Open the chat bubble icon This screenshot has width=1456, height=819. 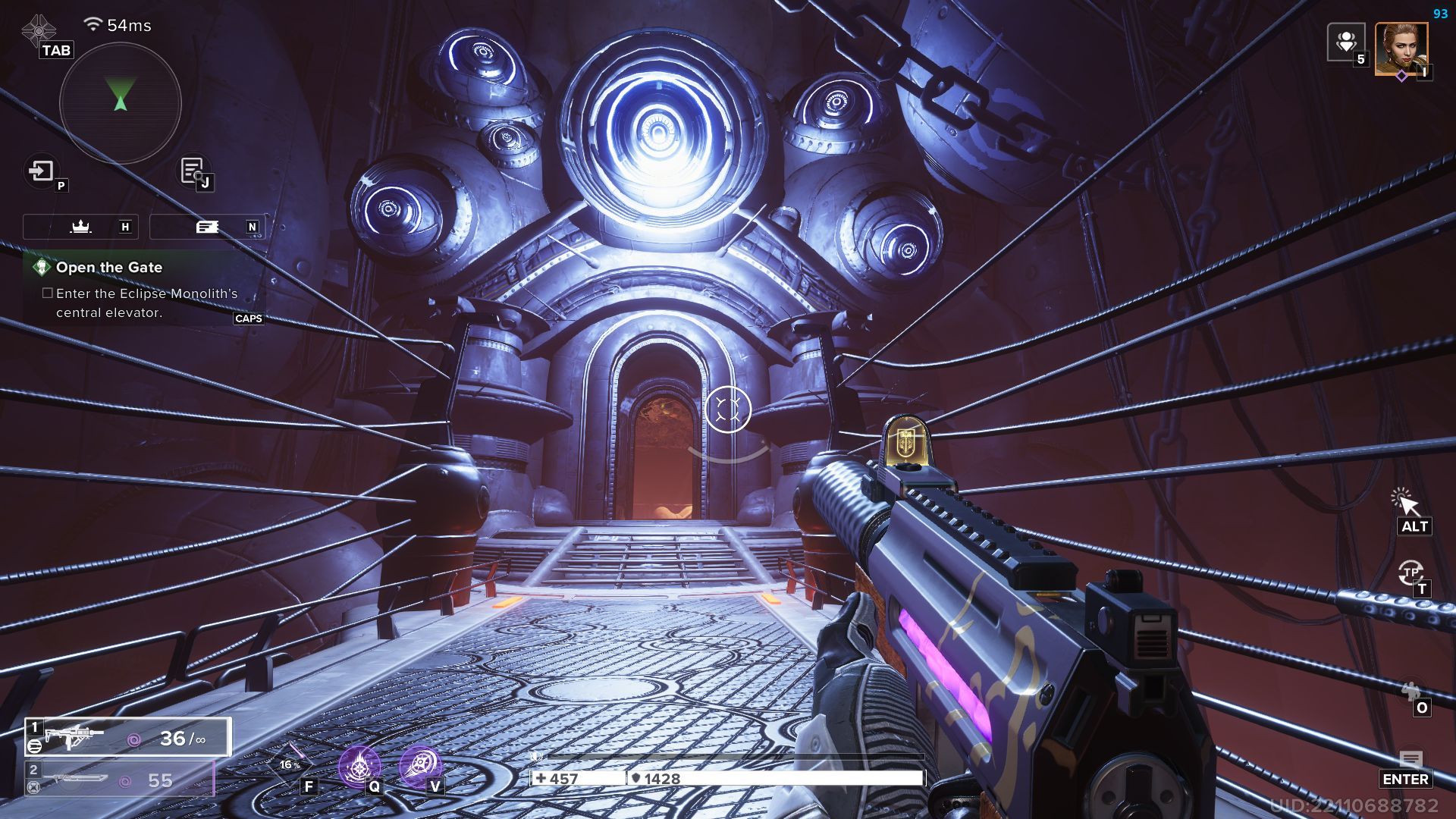tap(1410, 760)
